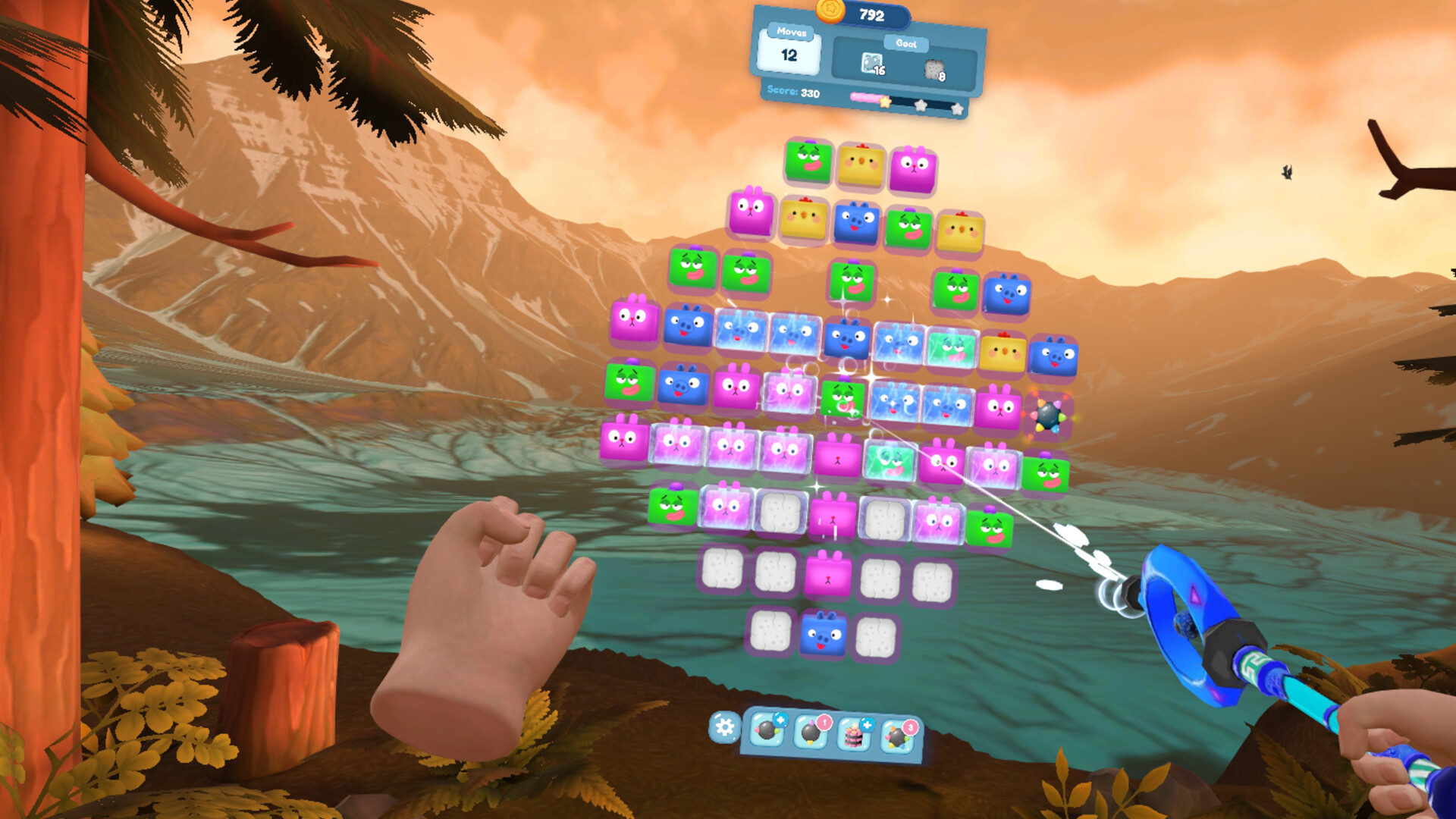1456x819 pixels.
Task: Click the Goal panel label
Action: 906,44
